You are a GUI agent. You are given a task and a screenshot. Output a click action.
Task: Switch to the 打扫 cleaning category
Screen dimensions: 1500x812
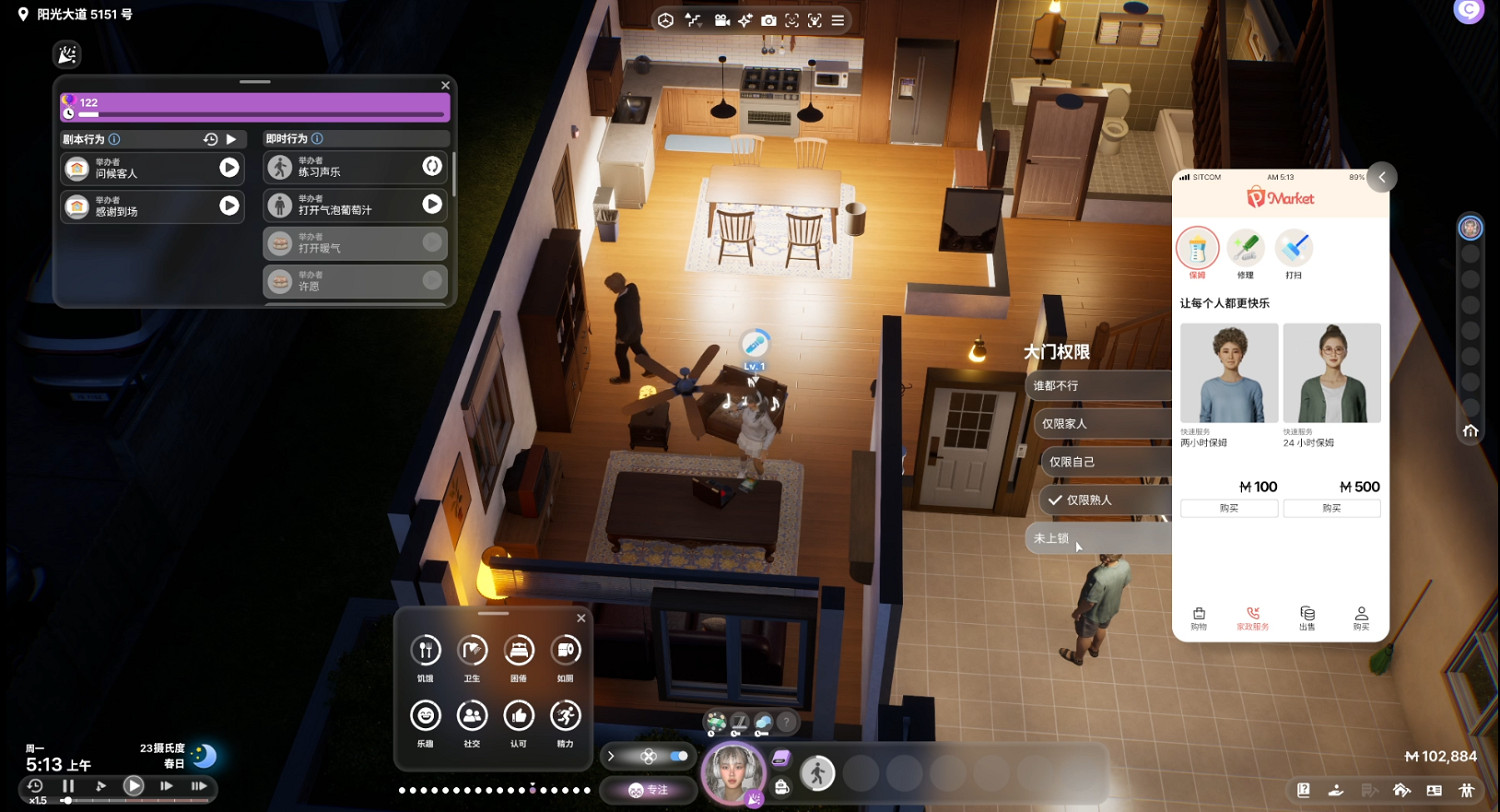point(1293,249)
